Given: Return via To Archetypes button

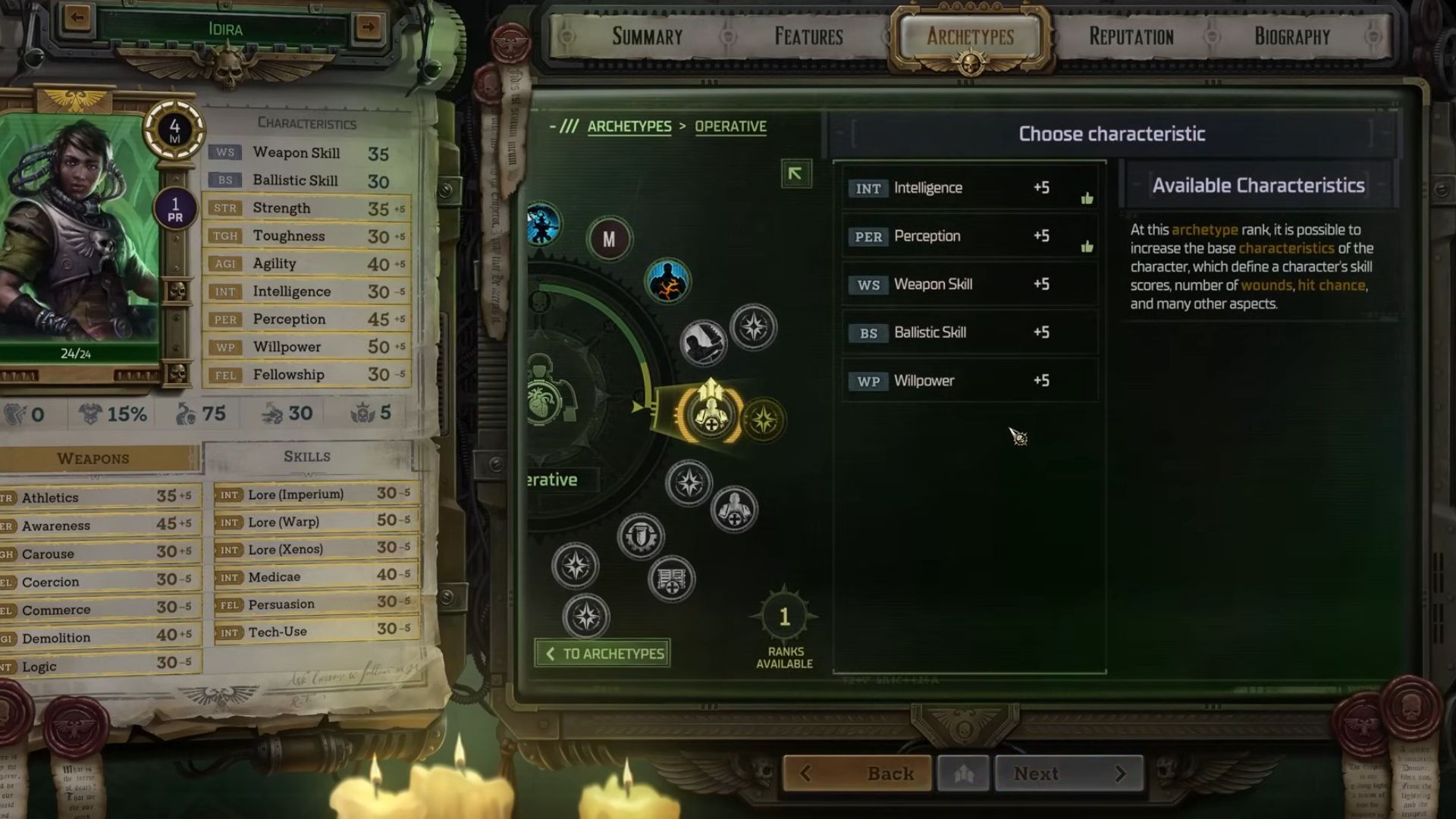Looking at the screenshot, I should pyautogui.click(x=603, y=654).
